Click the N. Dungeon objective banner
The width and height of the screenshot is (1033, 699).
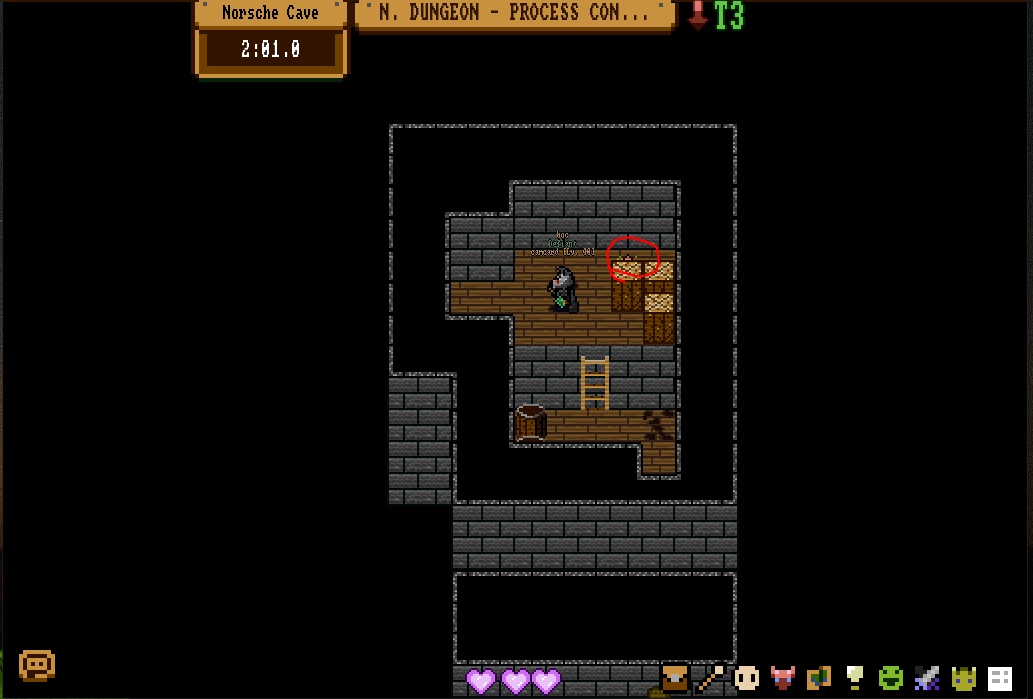pos(513,14)
